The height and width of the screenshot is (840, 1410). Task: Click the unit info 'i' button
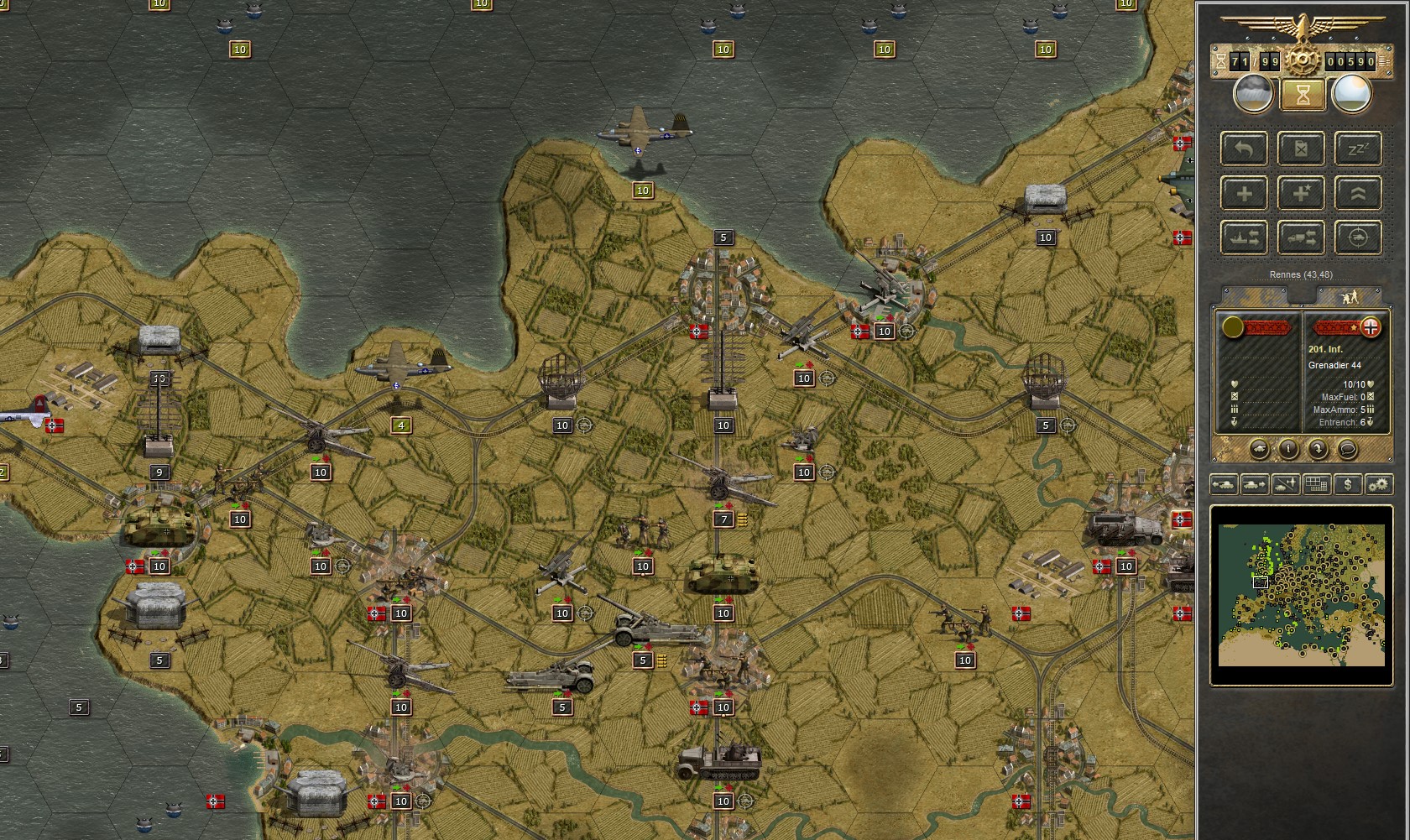tap(1289, 449)
